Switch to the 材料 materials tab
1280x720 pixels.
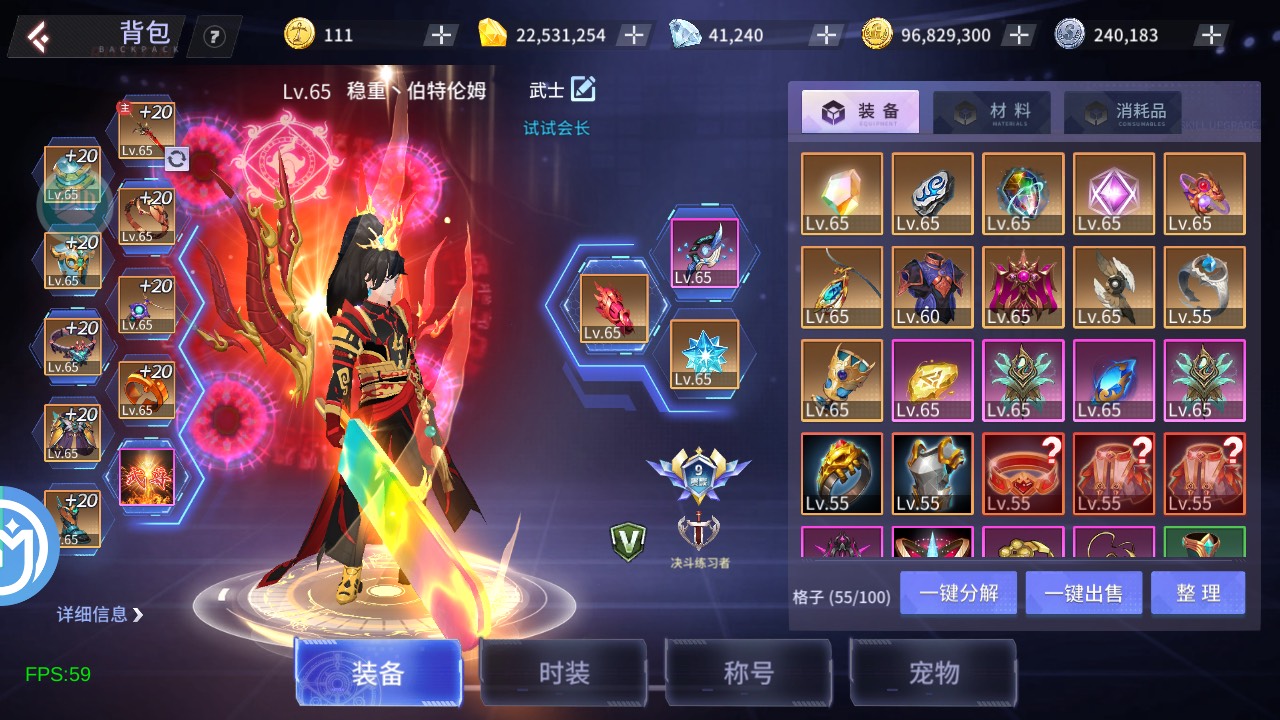[990, 111]
